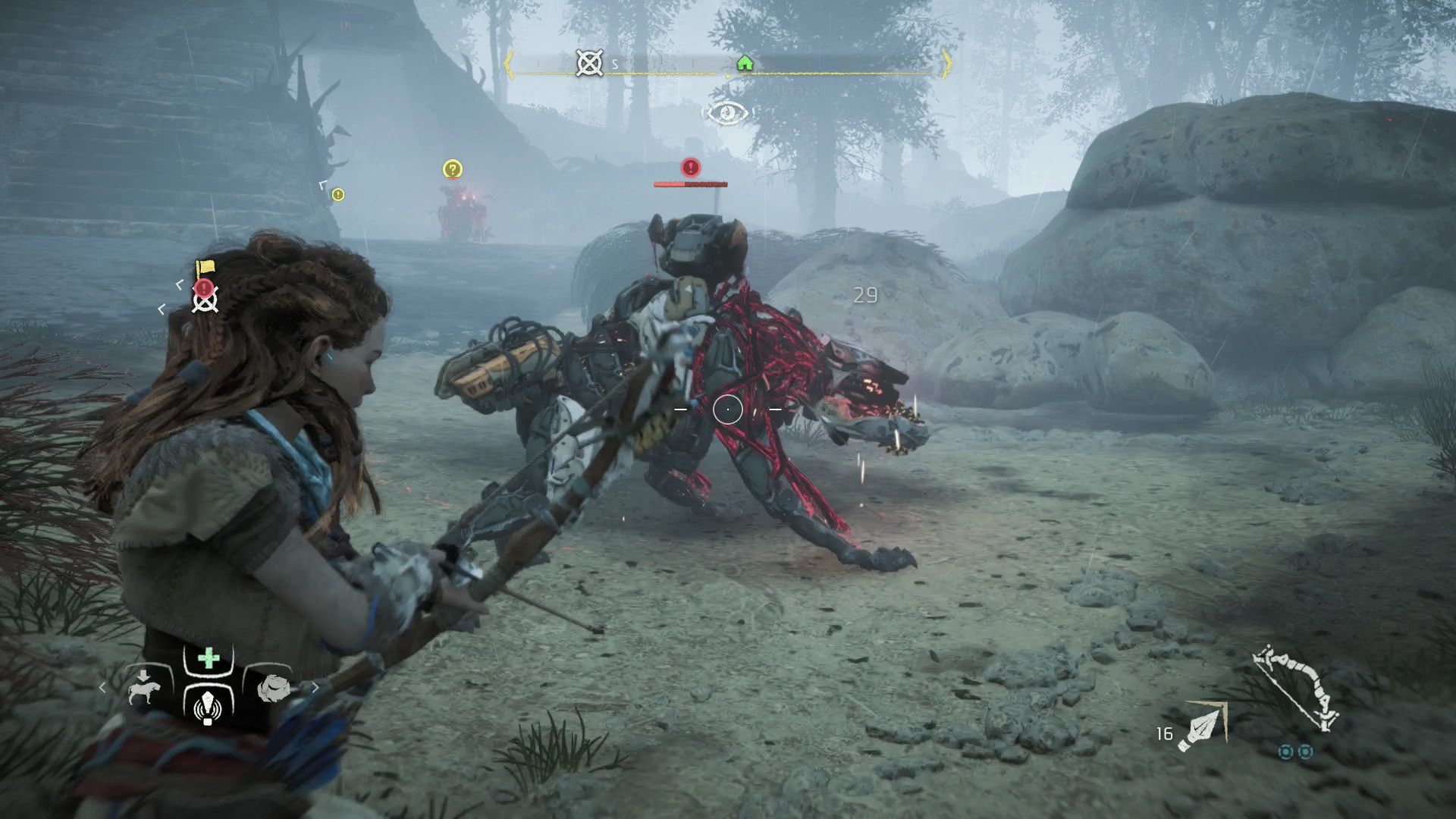Click the yellow flag quest waypoint marker
The image size is (1456, 819).
point(204,268)
